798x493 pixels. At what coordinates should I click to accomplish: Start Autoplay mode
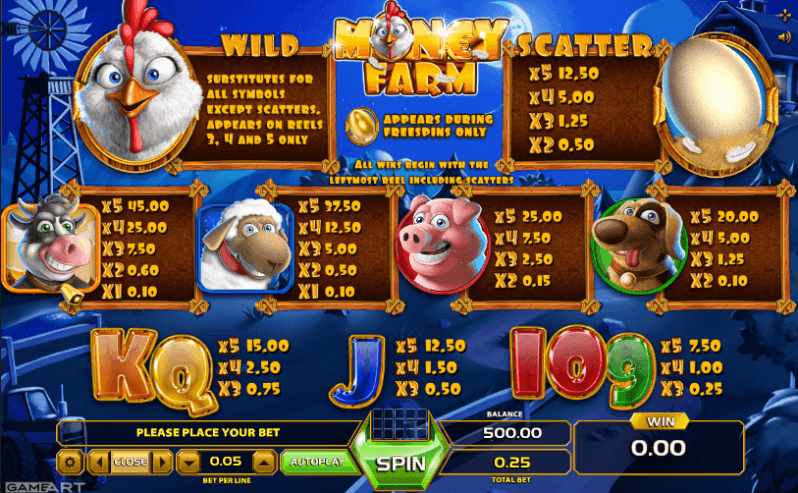pos(313,462)
